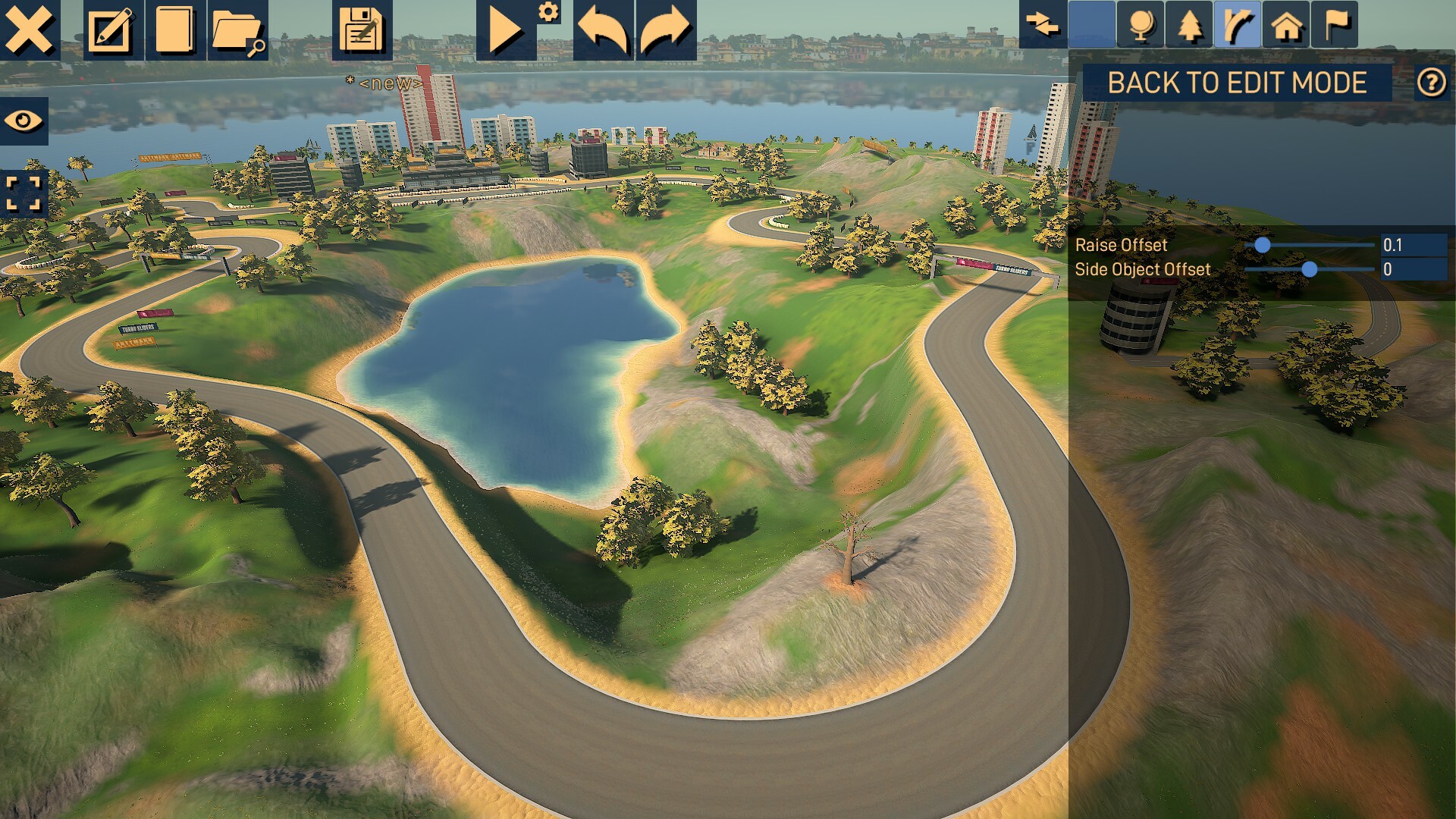Open the flag checkpoints tab

coord(1335,24)
